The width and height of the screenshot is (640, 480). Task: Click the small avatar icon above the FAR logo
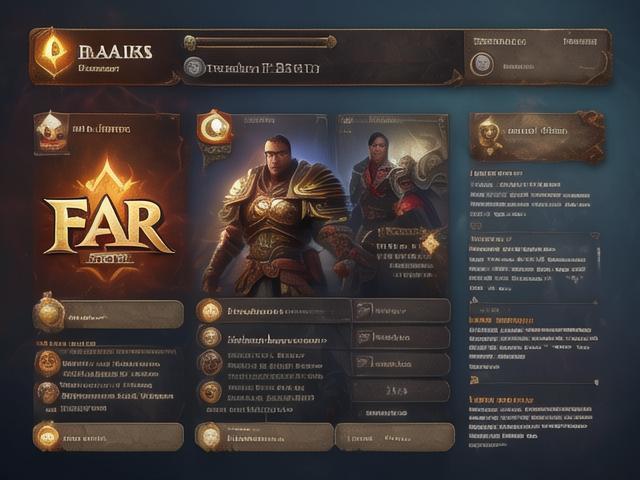50,131
